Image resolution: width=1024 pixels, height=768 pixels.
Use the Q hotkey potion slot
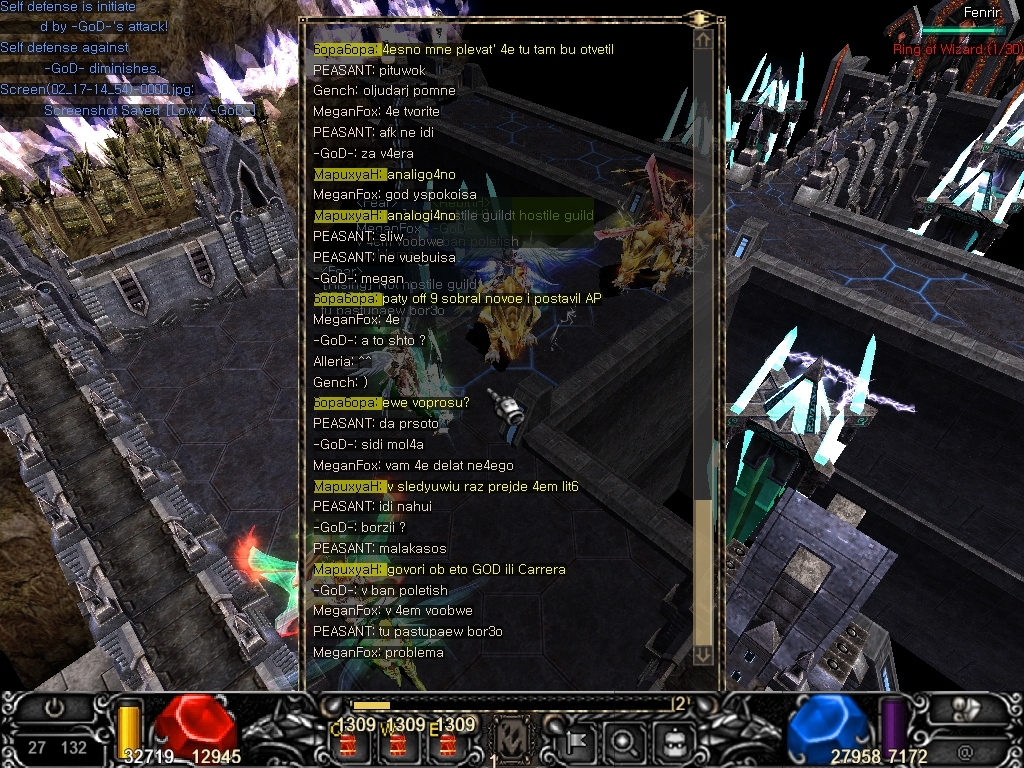point(348,743)
